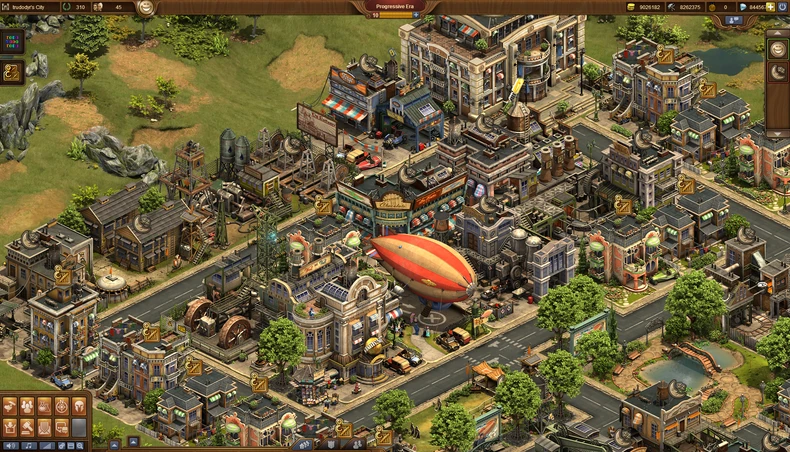The height and width of the screenshot is (452, 790).
Task: Open the quest scroll icon on left
Action: pos(13,72)
